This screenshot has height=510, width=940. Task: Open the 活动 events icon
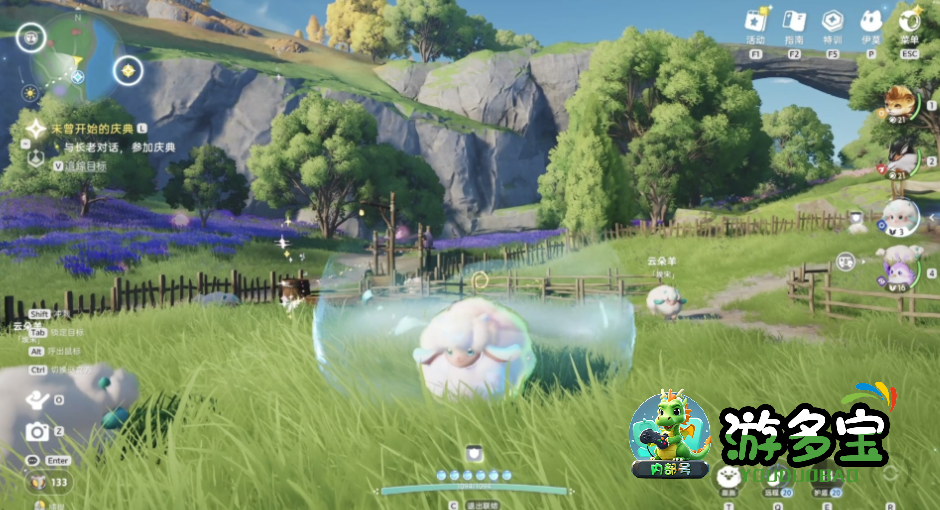point(757,21)
